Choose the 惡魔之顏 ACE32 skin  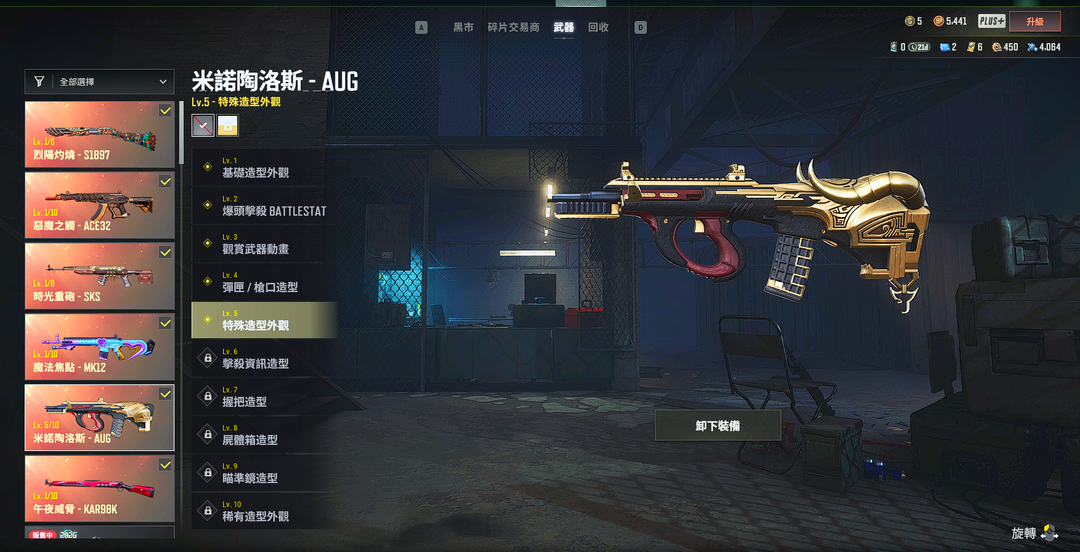tap(99, 204)
